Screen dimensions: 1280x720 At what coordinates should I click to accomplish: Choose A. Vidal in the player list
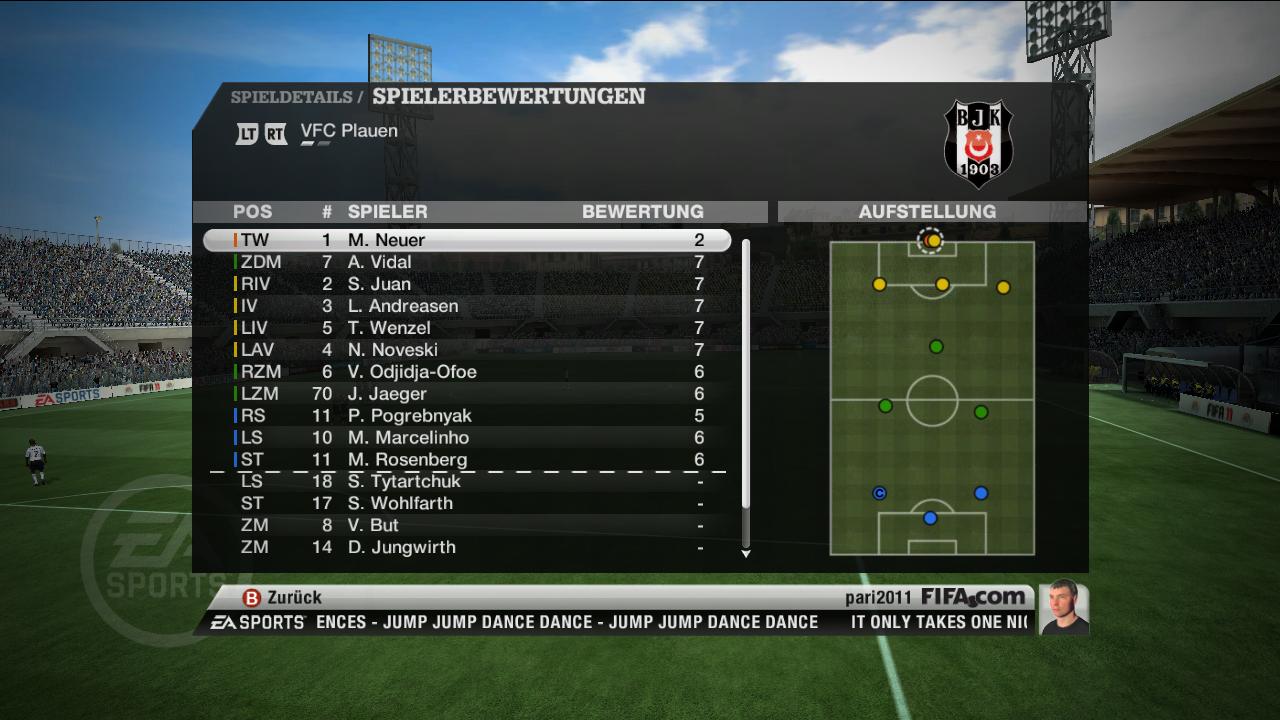click(467, 262)
